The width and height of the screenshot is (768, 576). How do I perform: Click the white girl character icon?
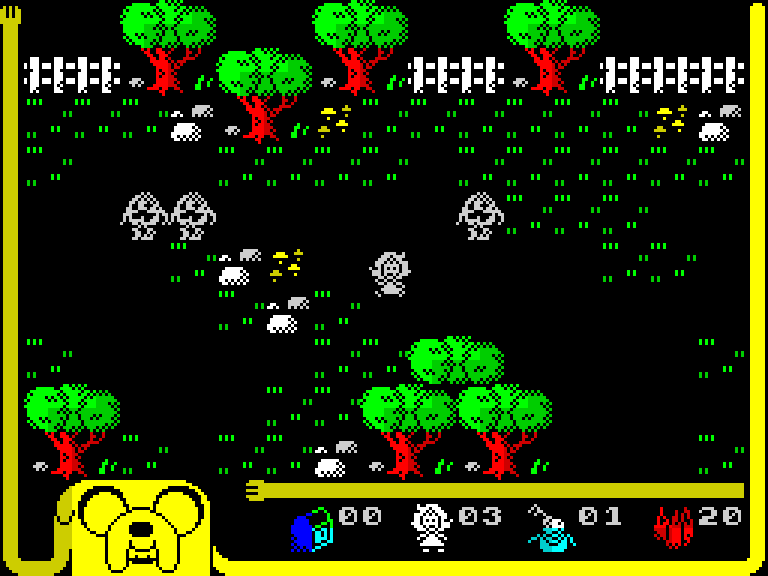coord(432,526)
